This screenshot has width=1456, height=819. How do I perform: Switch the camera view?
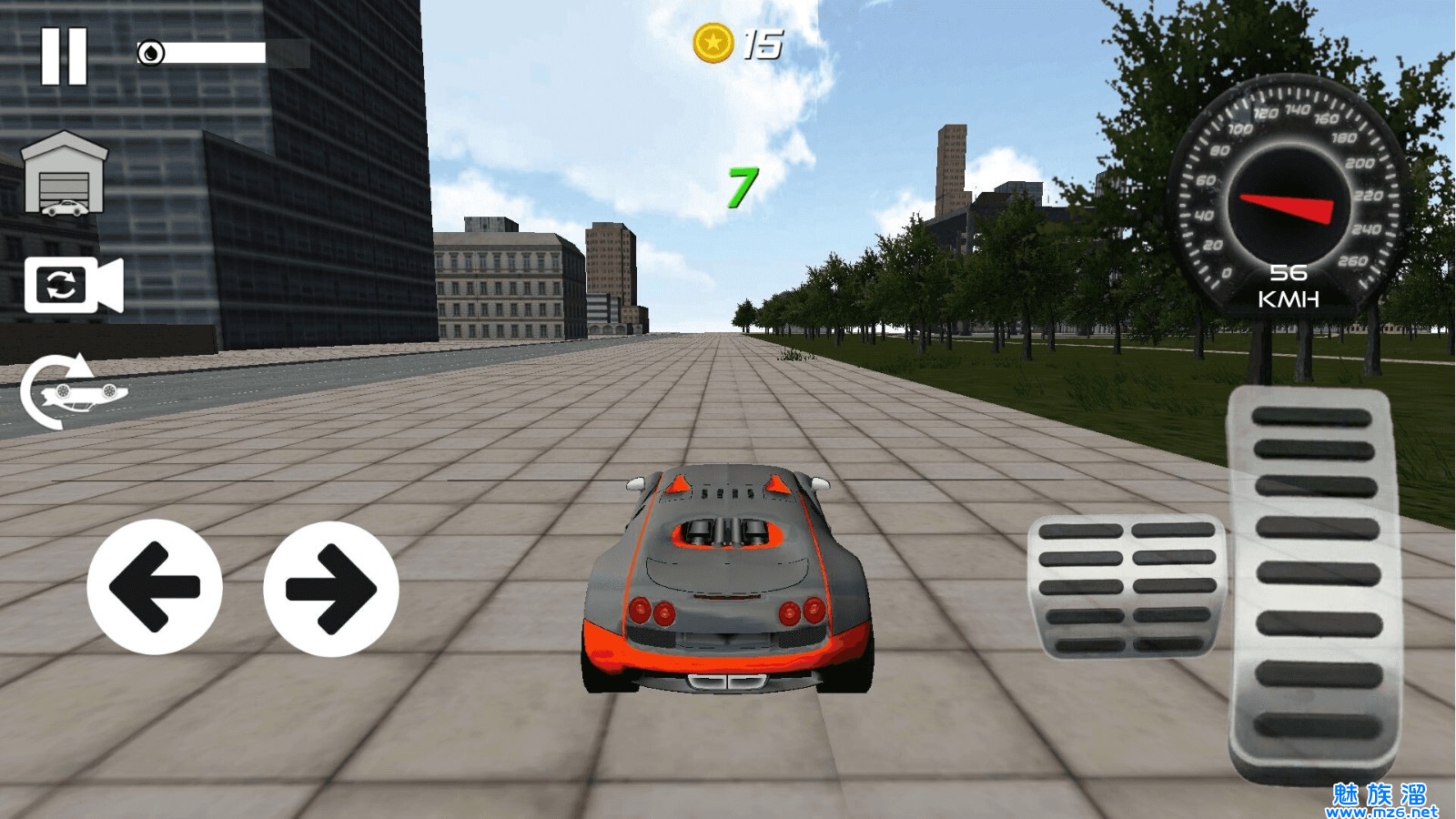[x=73, y=286]
